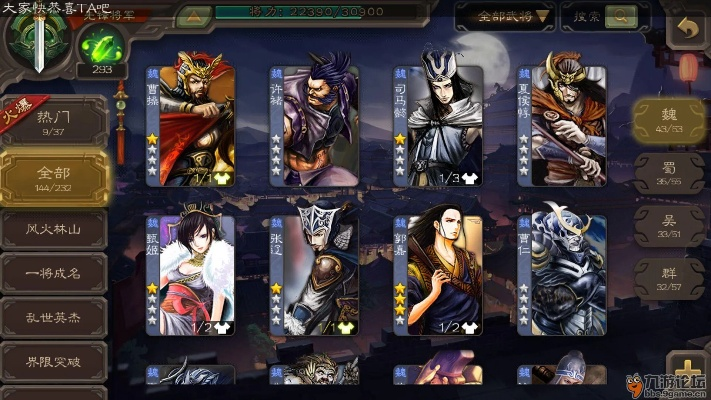Image resolution: width=711 pixels, height=400 pixels.
Task: Show the 群 faction generals
Action: coord(669,276)
